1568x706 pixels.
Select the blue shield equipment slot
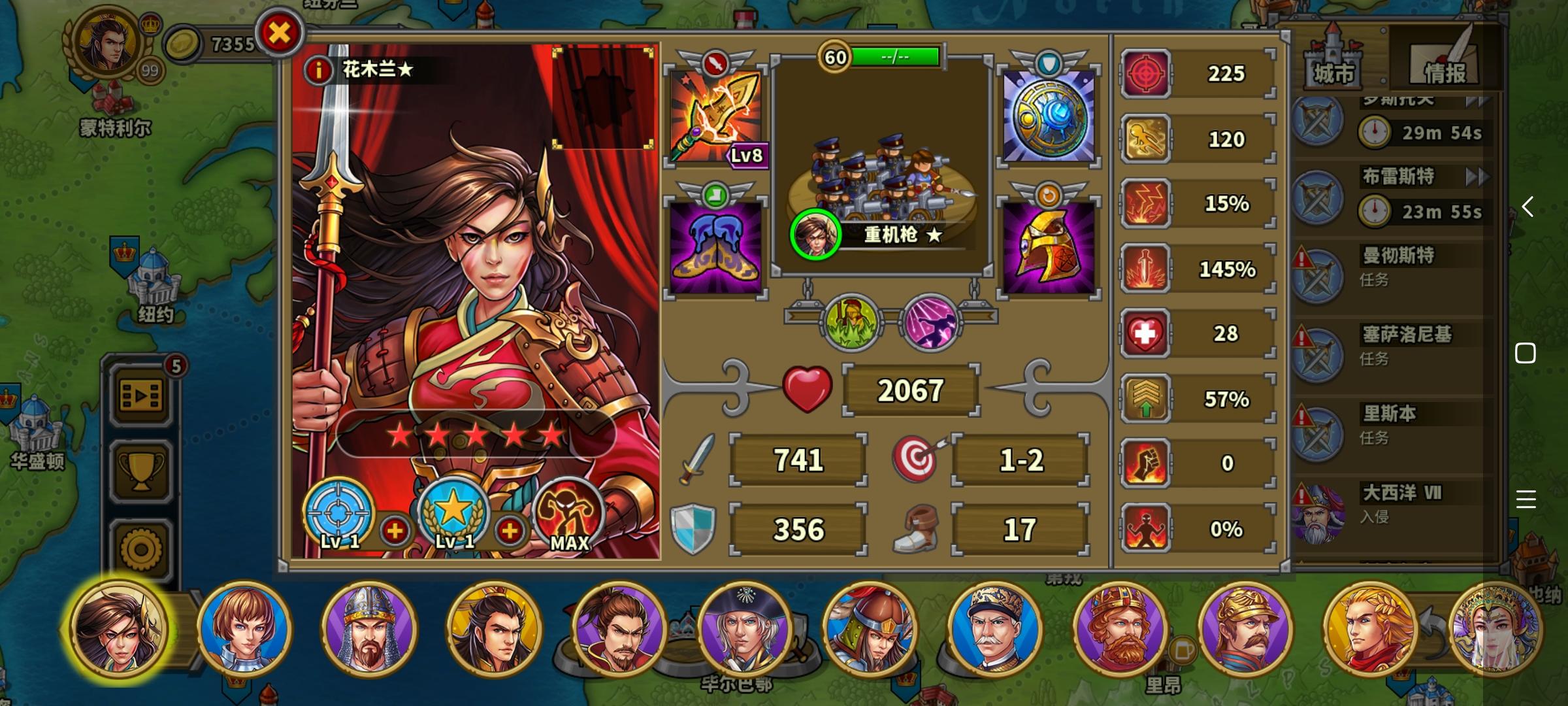click(x=1049, y=118)
